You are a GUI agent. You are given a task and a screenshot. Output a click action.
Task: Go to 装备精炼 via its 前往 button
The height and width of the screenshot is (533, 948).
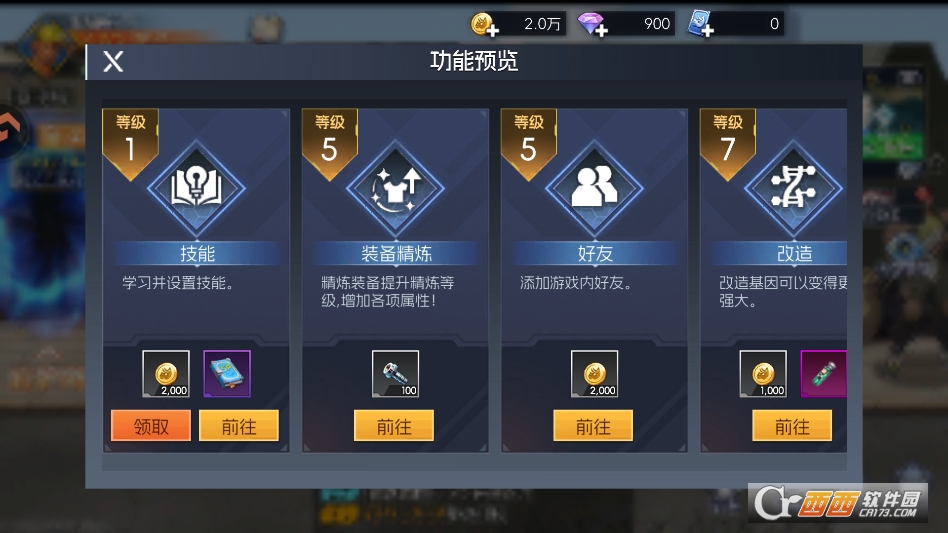(x=394, y=426)
